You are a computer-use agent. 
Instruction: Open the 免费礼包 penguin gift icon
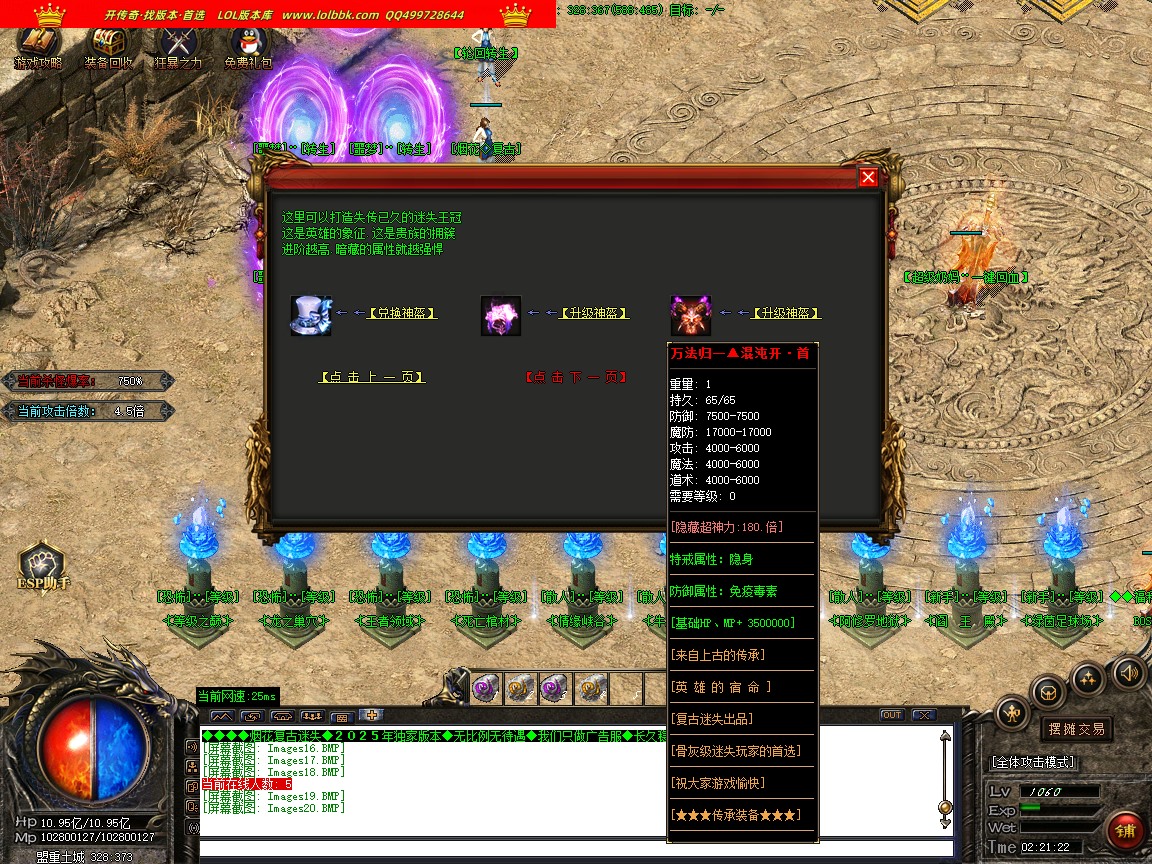[248, 45]
